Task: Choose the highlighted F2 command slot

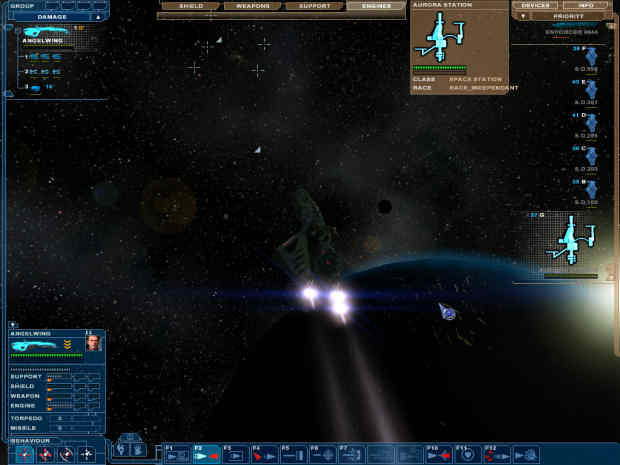Action: [206, 455]
